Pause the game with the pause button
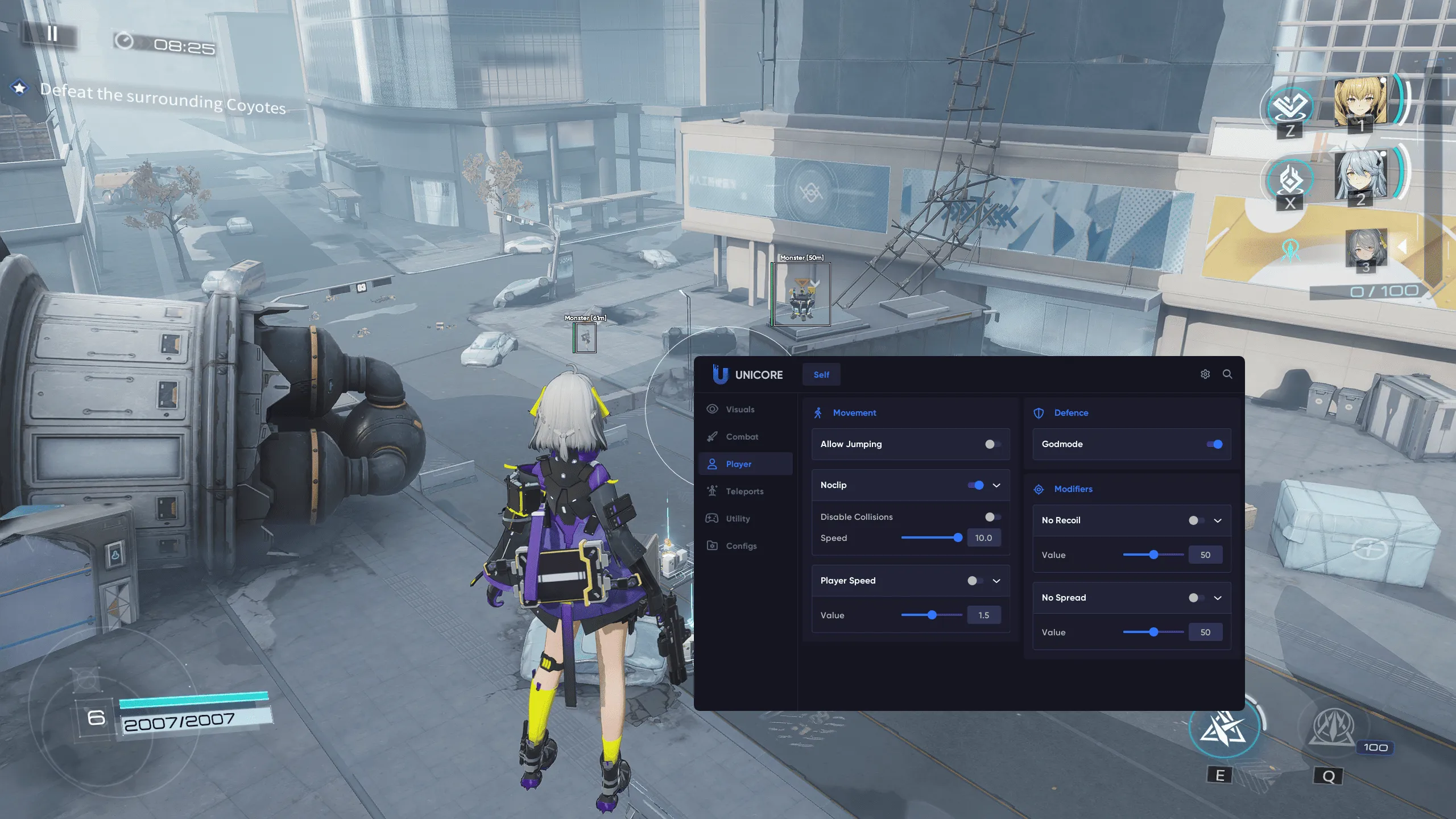The width and height of the screenshot is (1456, 819). (x=52, y=34)
